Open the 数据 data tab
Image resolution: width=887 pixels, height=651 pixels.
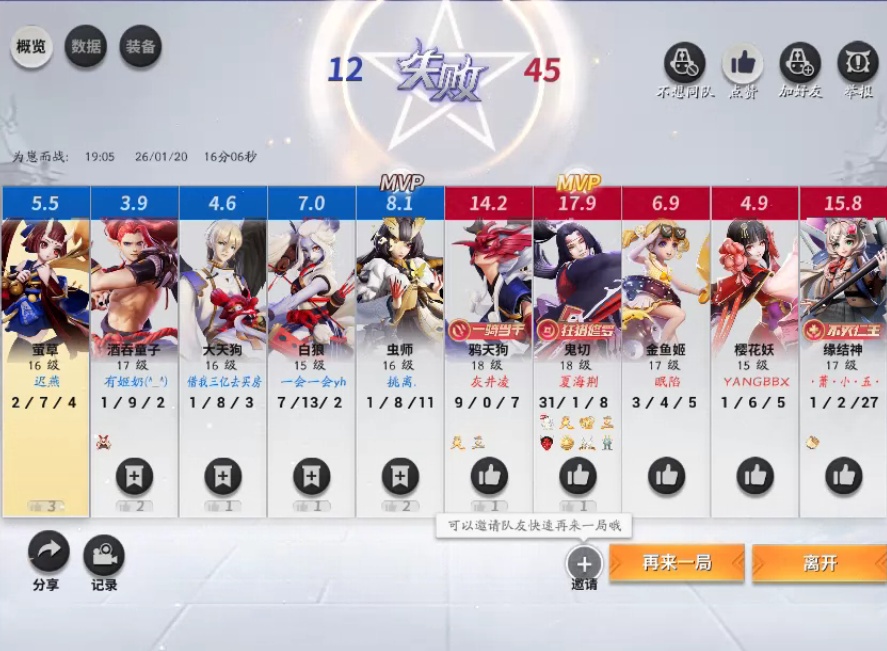click(86, 47)
